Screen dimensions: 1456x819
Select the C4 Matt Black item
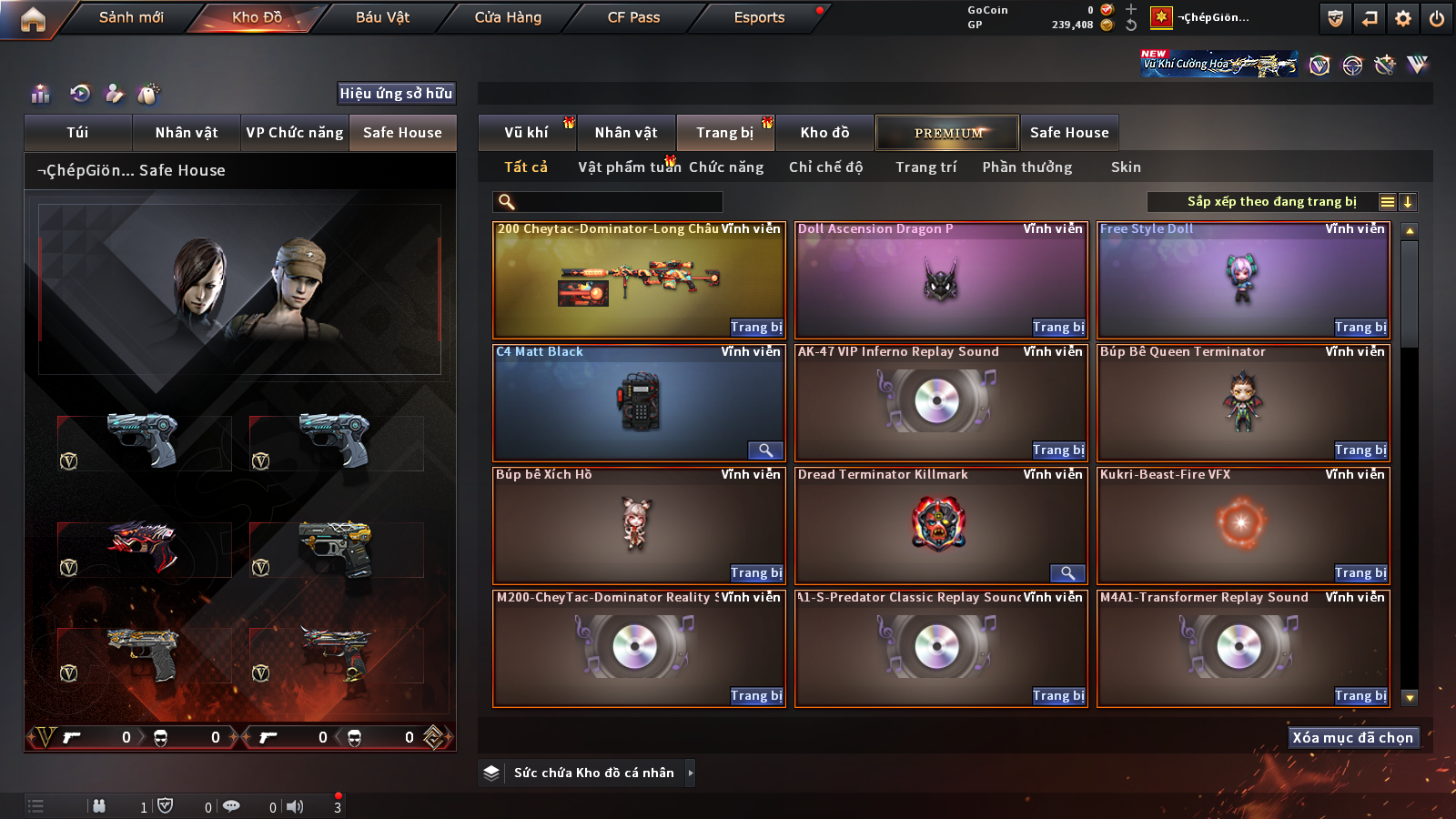click(x=639, y=403)
